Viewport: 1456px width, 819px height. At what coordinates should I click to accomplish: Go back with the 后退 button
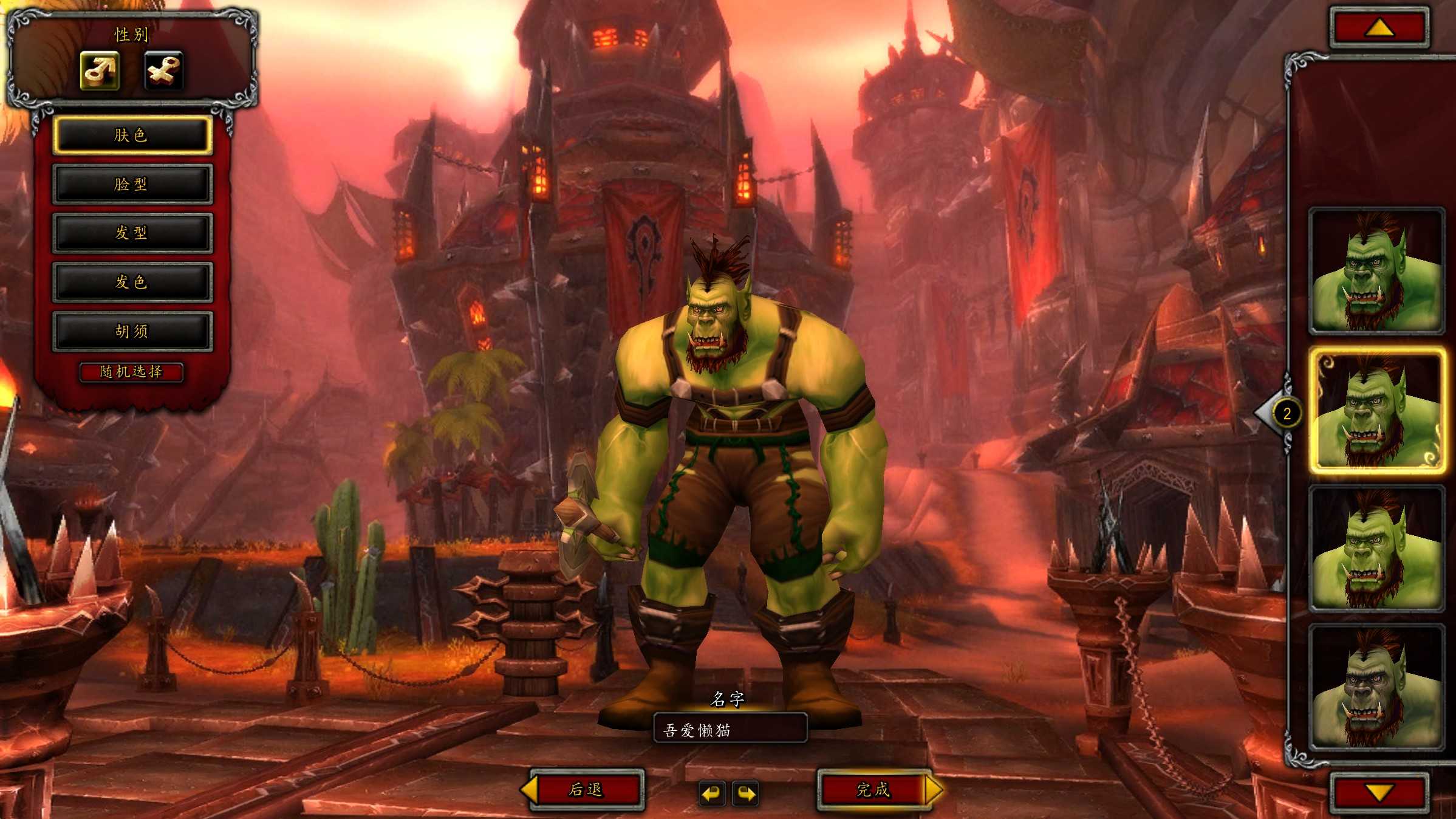(586, 789)
